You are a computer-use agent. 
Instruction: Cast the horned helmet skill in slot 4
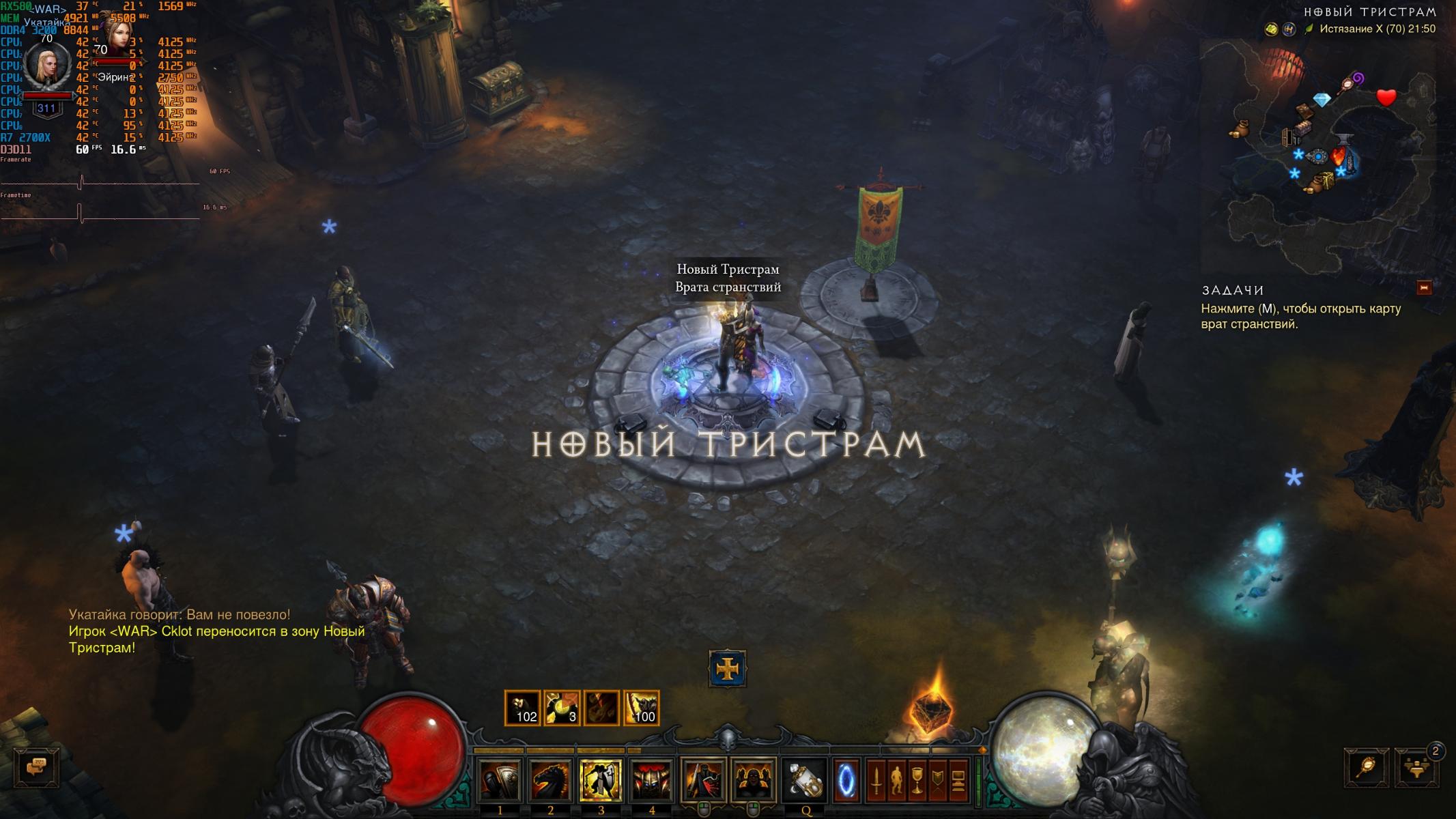point(651,781)
